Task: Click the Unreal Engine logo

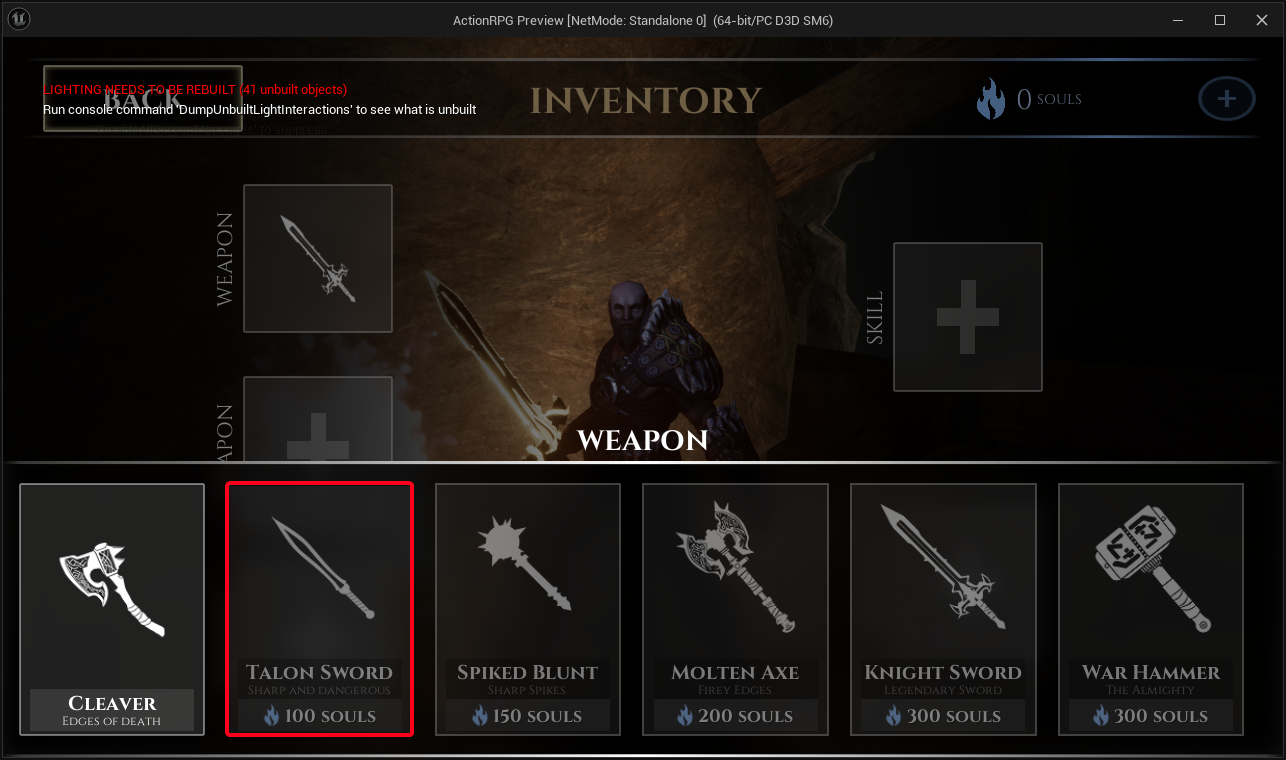Action: 18,18
